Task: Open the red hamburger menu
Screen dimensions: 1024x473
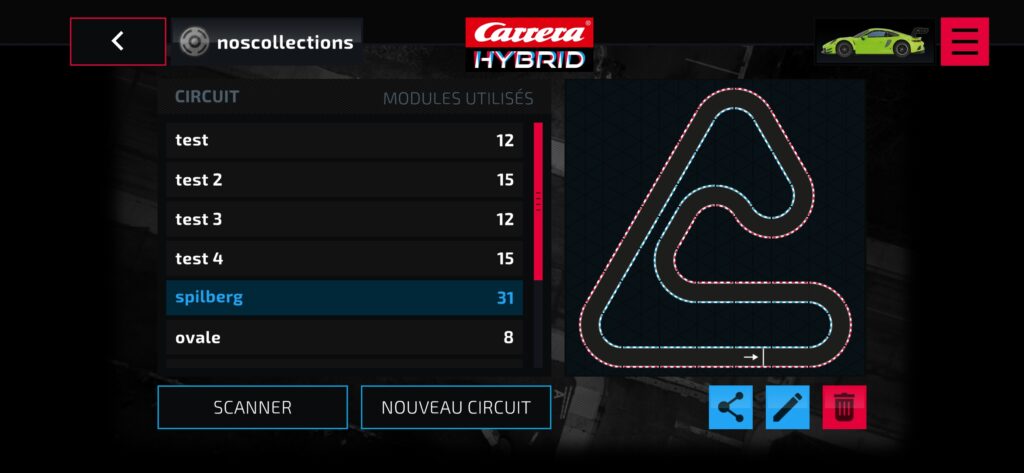Action: pyautogui.click(x=964, y=41)
